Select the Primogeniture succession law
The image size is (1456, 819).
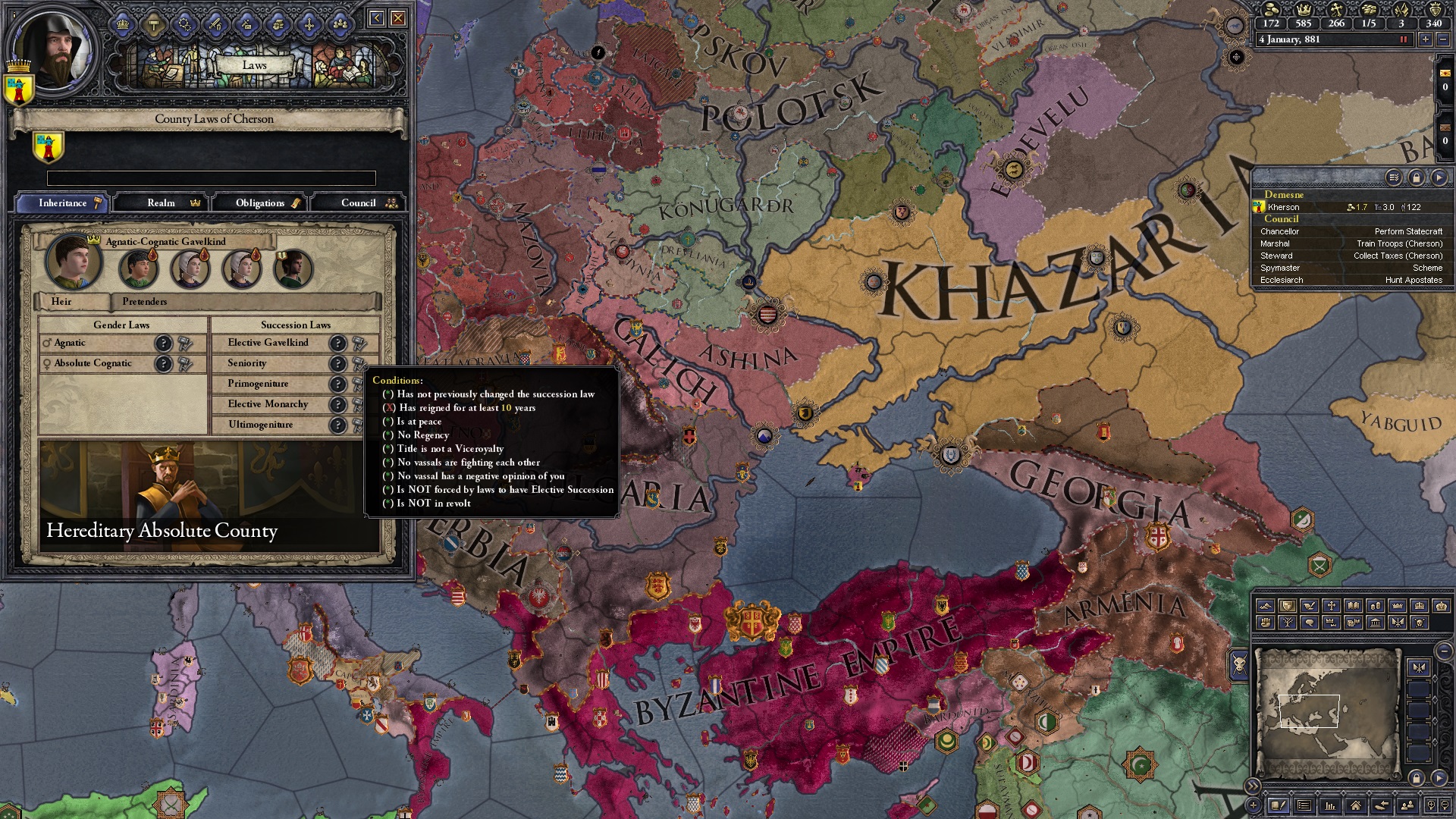(258, 384)
